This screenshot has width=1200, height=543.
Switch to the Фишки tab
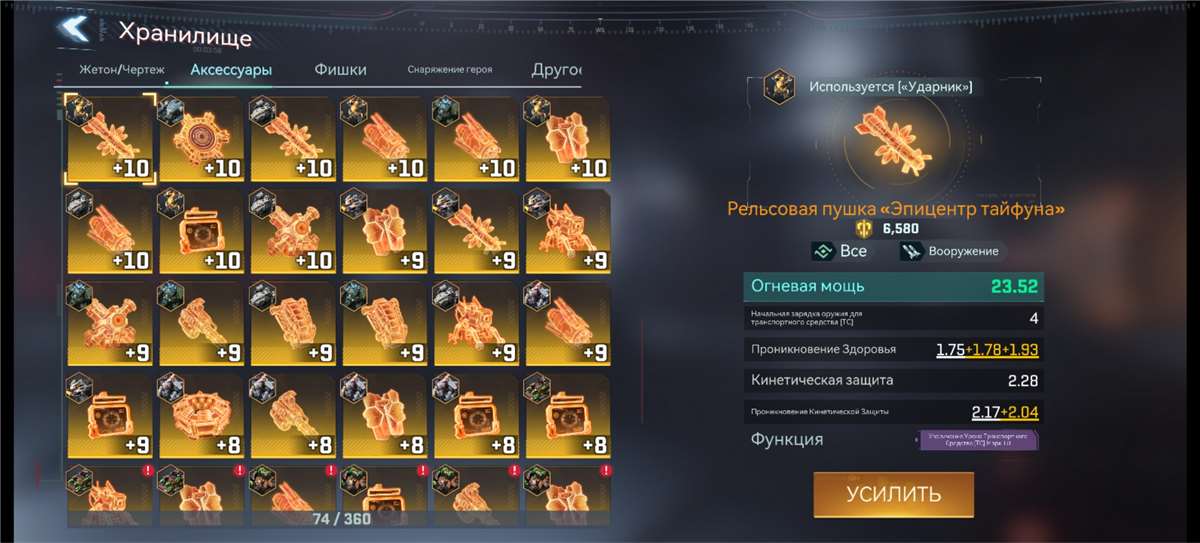click(x=340, y=70)
